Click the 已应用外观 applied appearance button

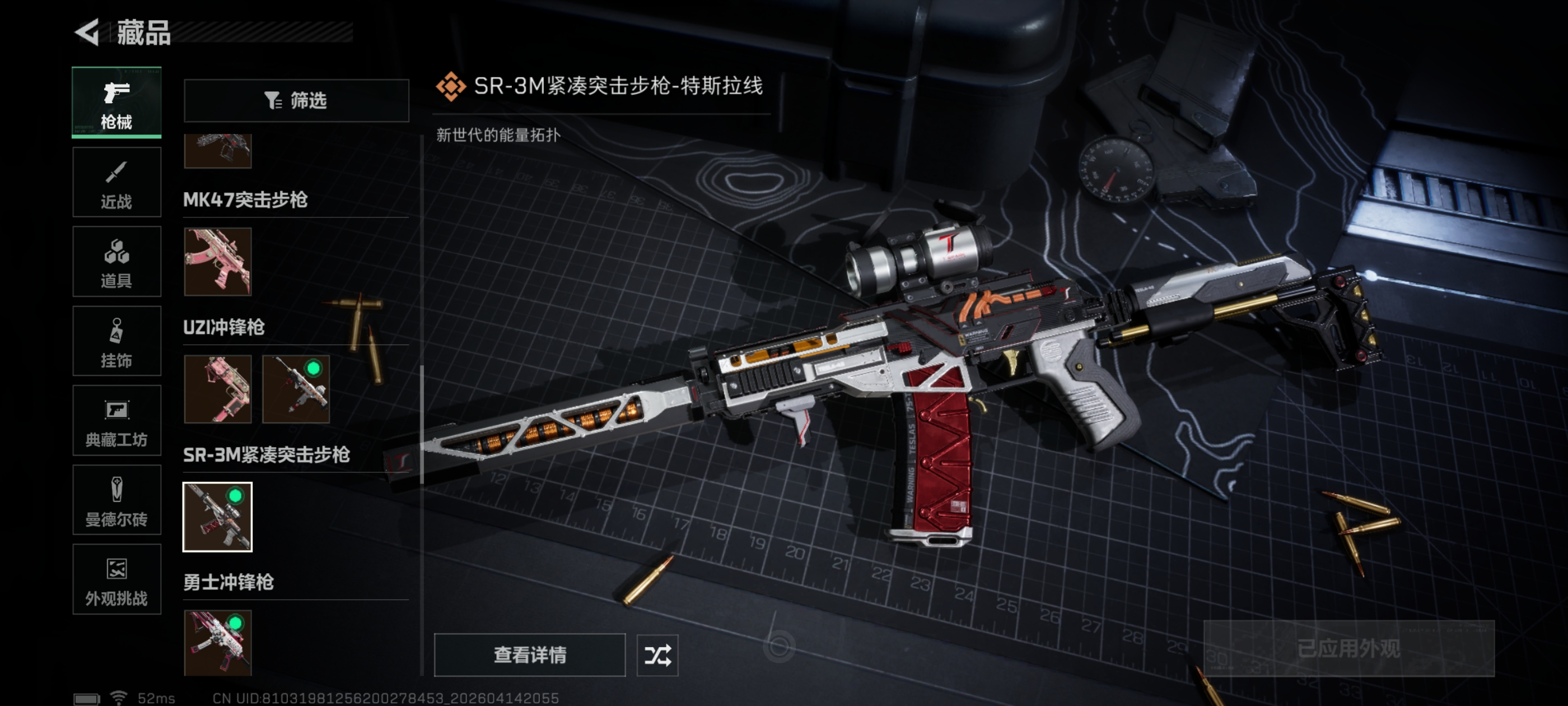point(1348,648)
